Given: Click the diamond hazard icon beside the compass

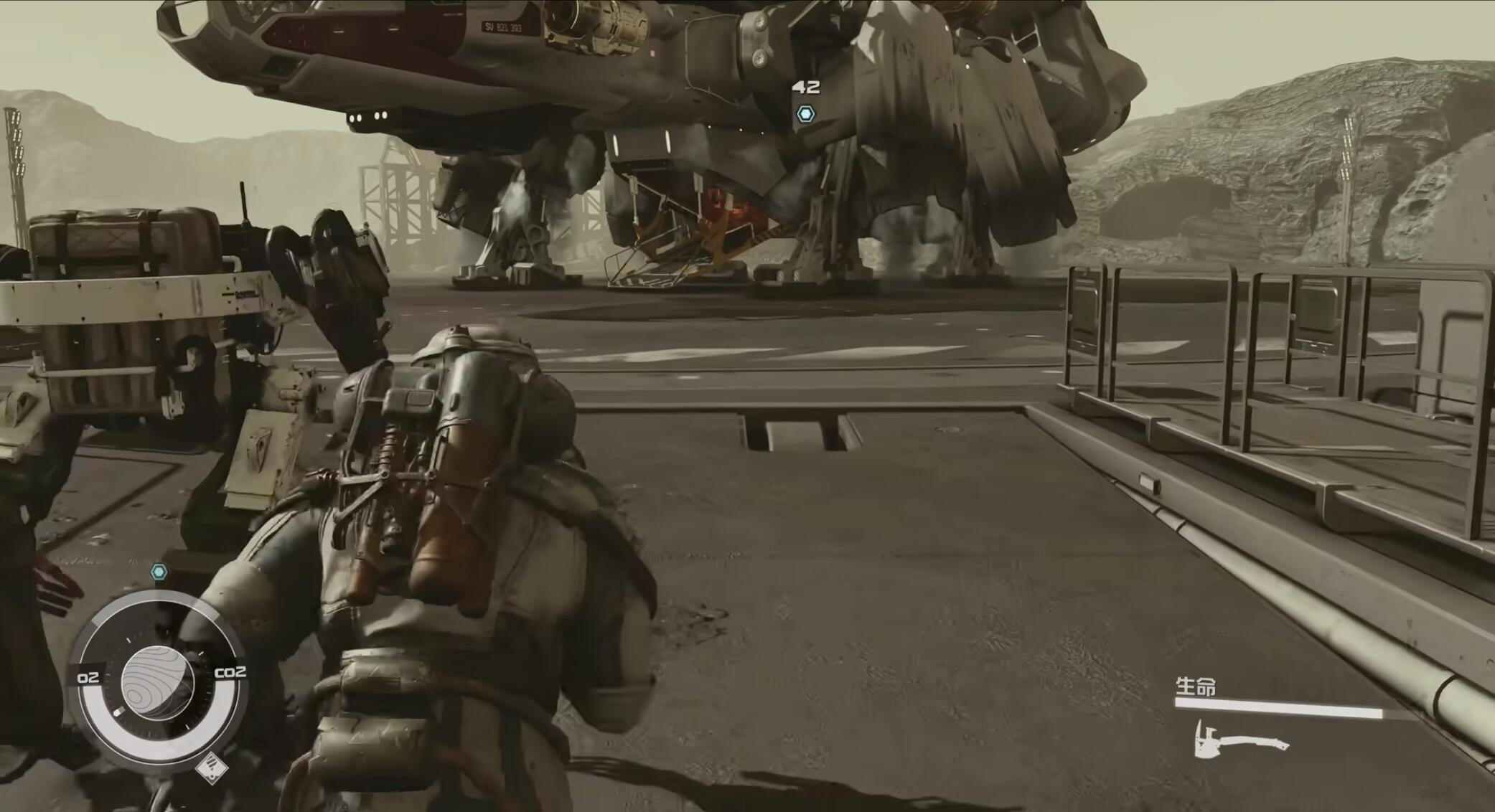Looking at the screenshot, I should [x=212, y=768].
